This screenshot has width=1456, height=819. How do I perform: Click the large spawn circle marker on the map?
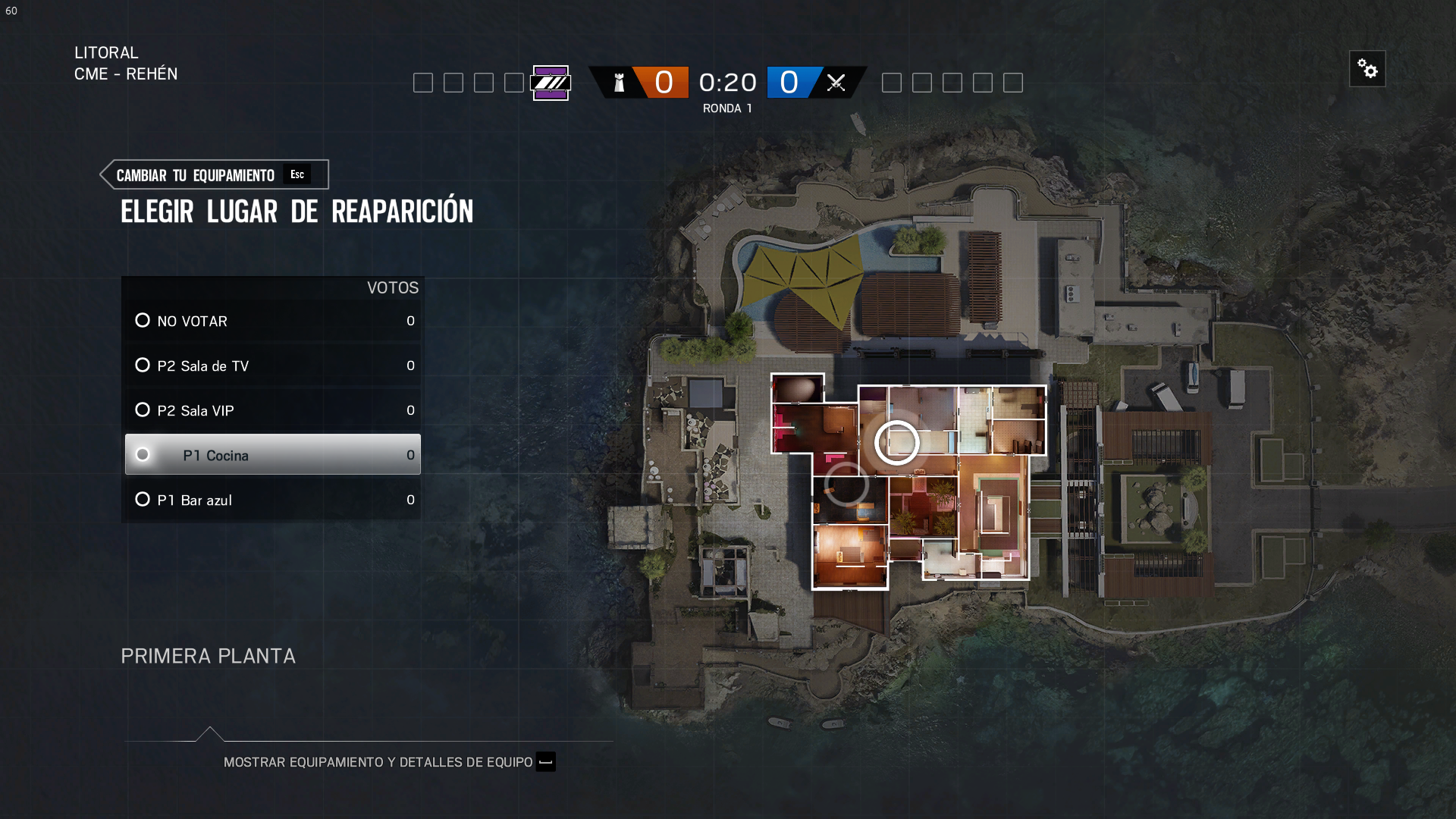coord(899,442)
